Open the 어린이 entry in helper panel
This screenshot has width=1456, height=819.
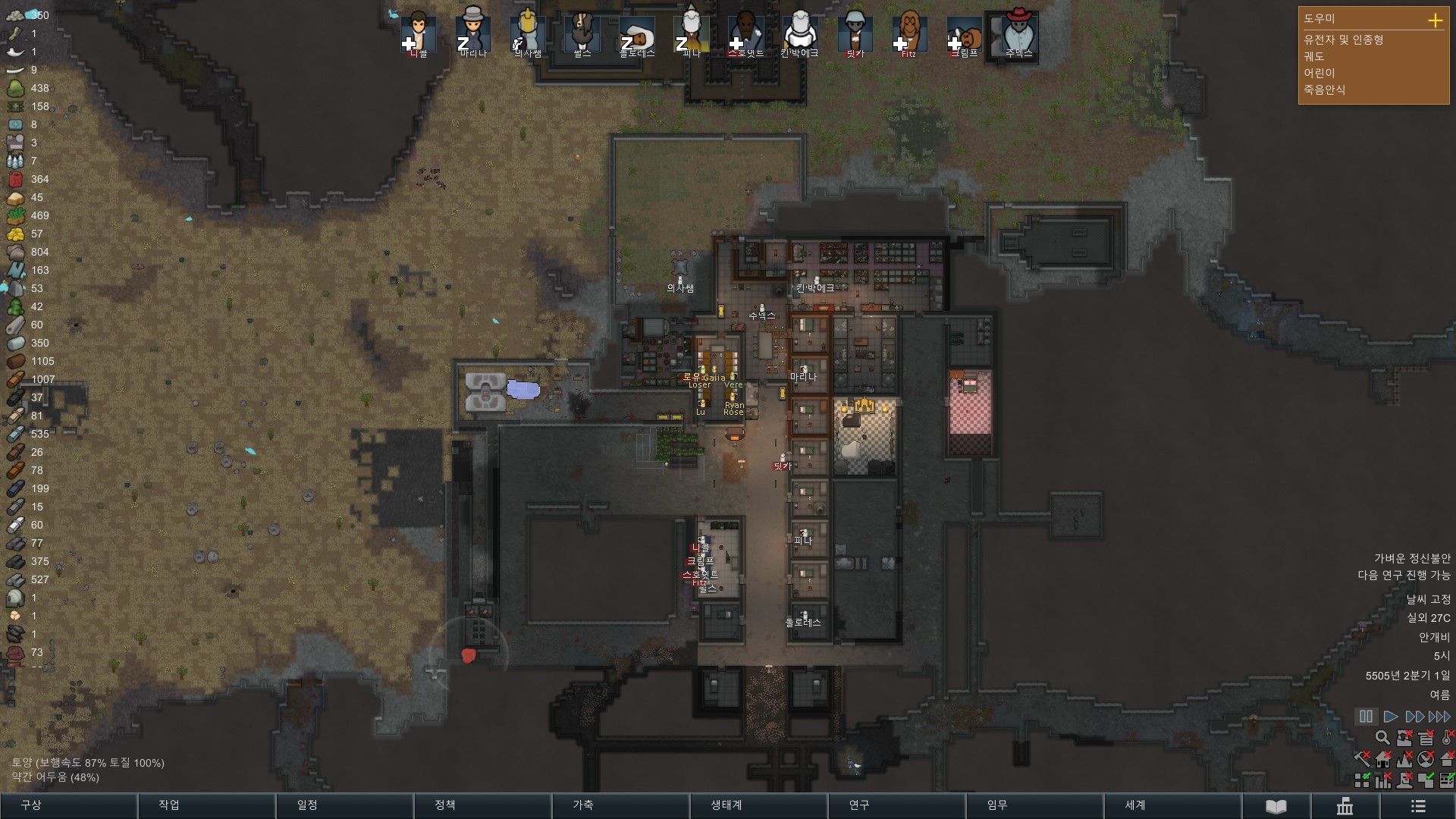tap(1319, 73)
